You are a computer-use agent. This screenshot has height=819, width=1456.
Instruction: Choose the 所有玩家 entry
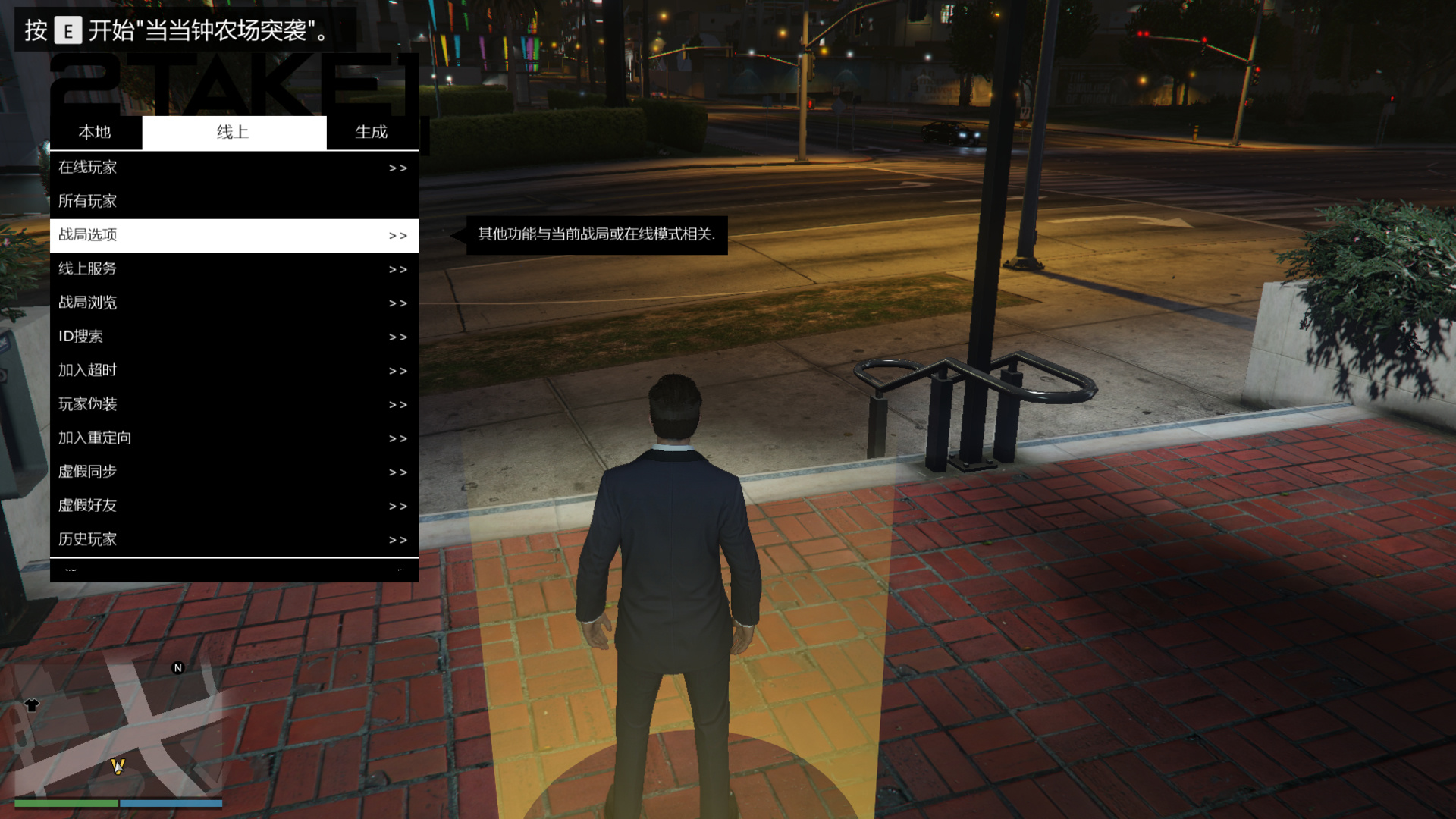234,202
